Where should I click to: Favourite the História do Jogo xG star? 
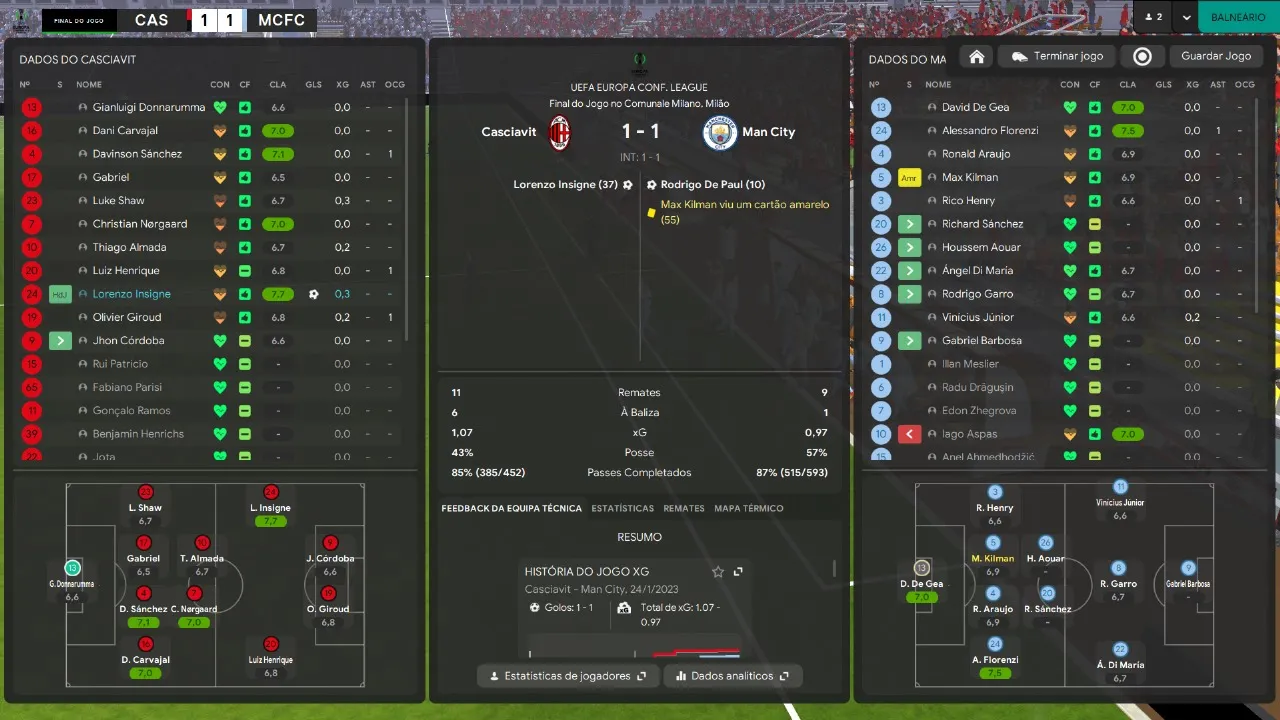point(718,572)
